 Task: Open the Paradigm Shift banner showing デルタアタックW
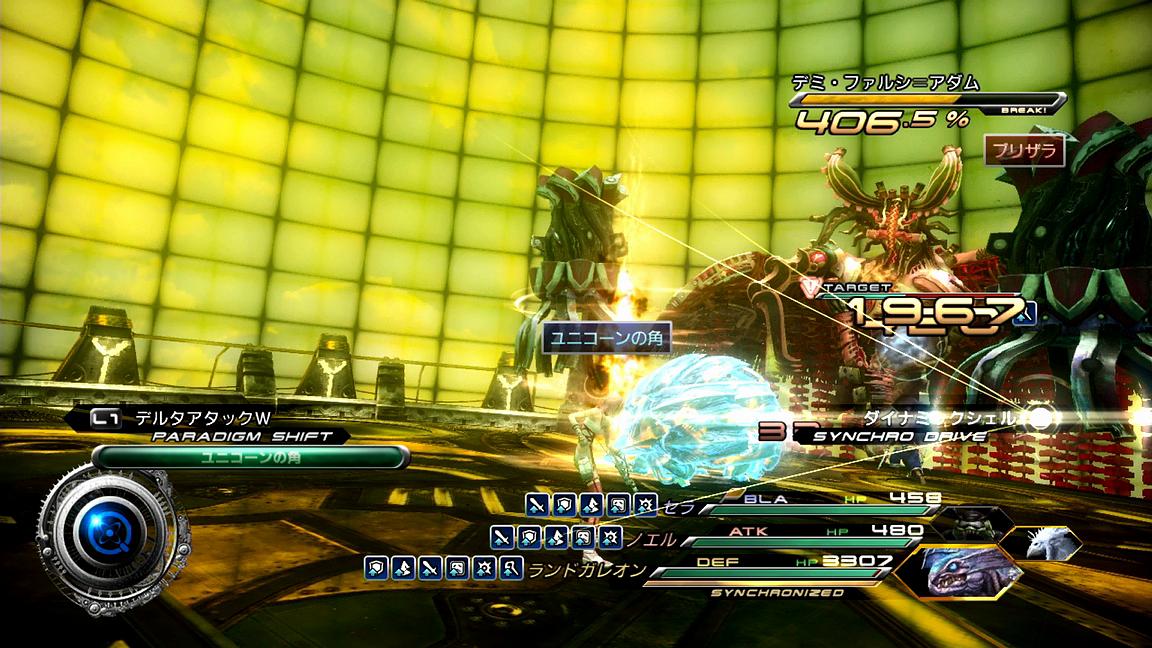coord(210,426)
